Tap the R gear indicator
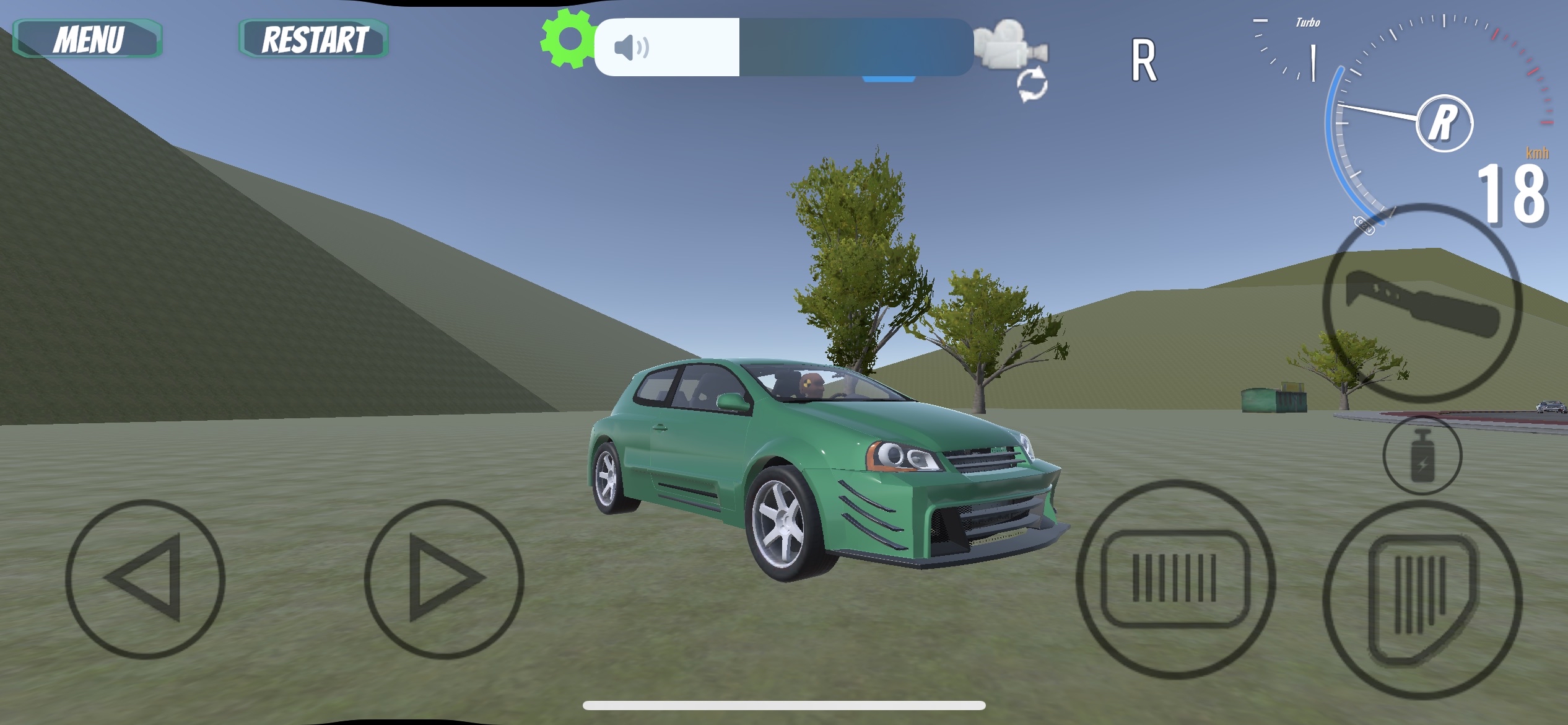 pyautogui.click(x=1143, y=61)
